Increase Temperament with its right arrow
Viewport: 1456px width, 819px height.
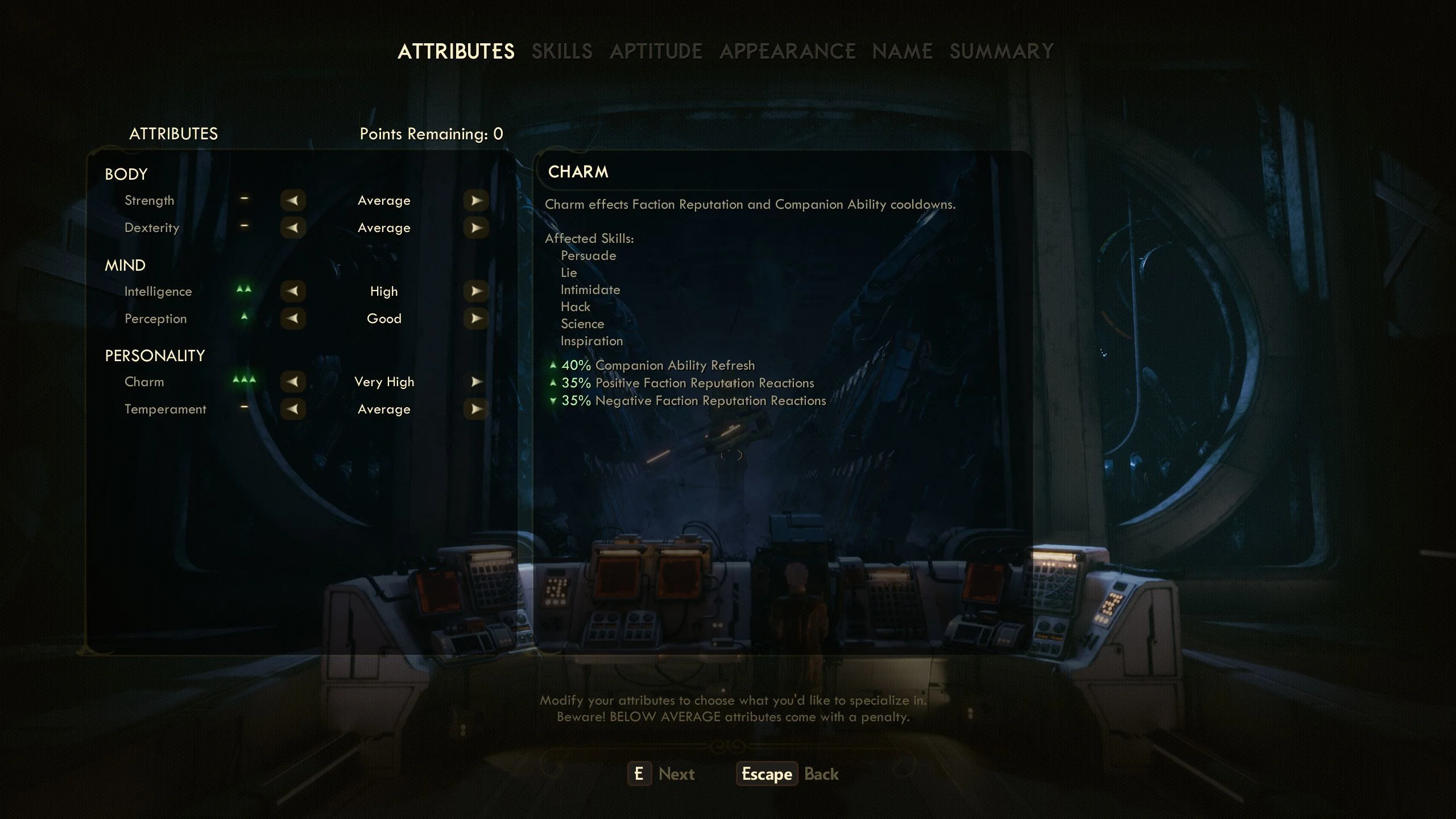pos(476,409)
